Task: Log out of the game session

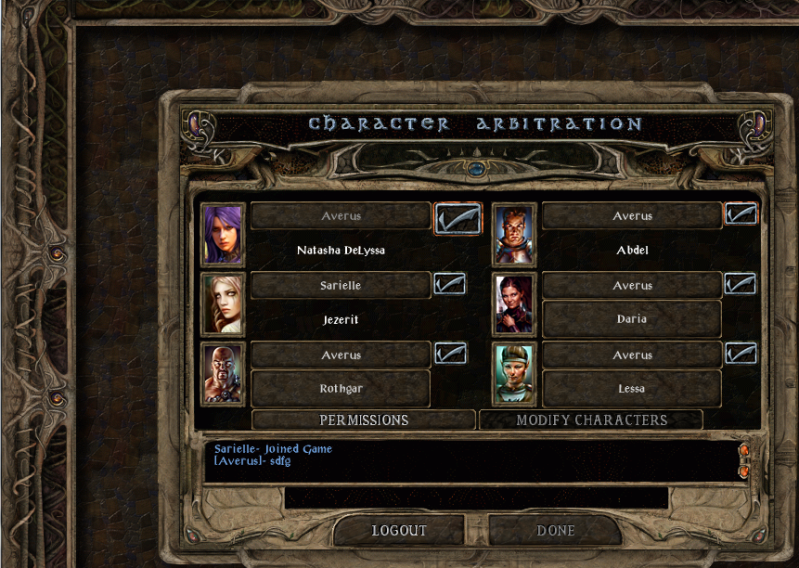Action: (399, 530)
